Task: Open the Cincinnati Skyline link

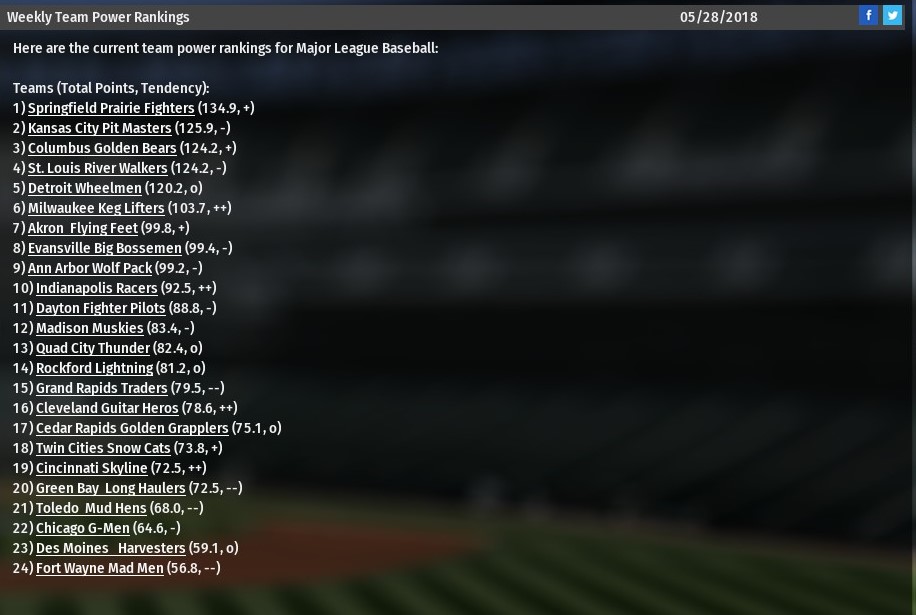Action: click(x=91, y=468)
